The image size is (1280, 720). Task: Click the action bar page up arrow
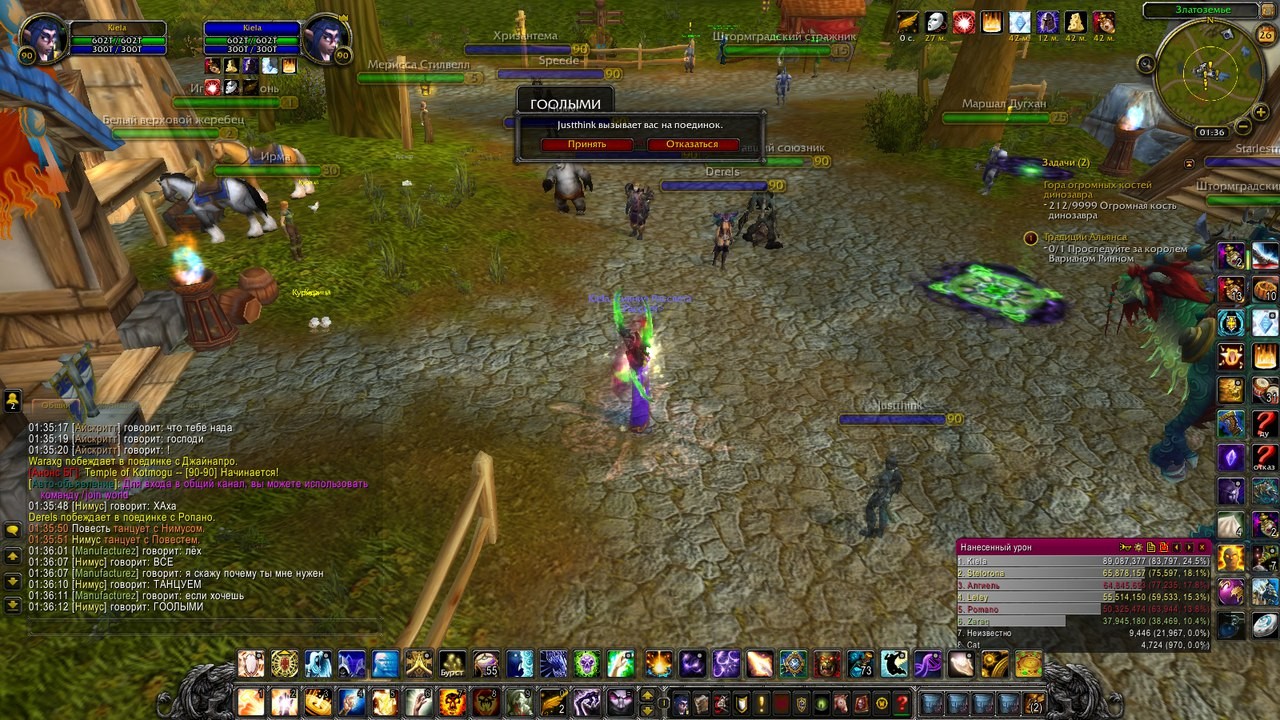647,696
